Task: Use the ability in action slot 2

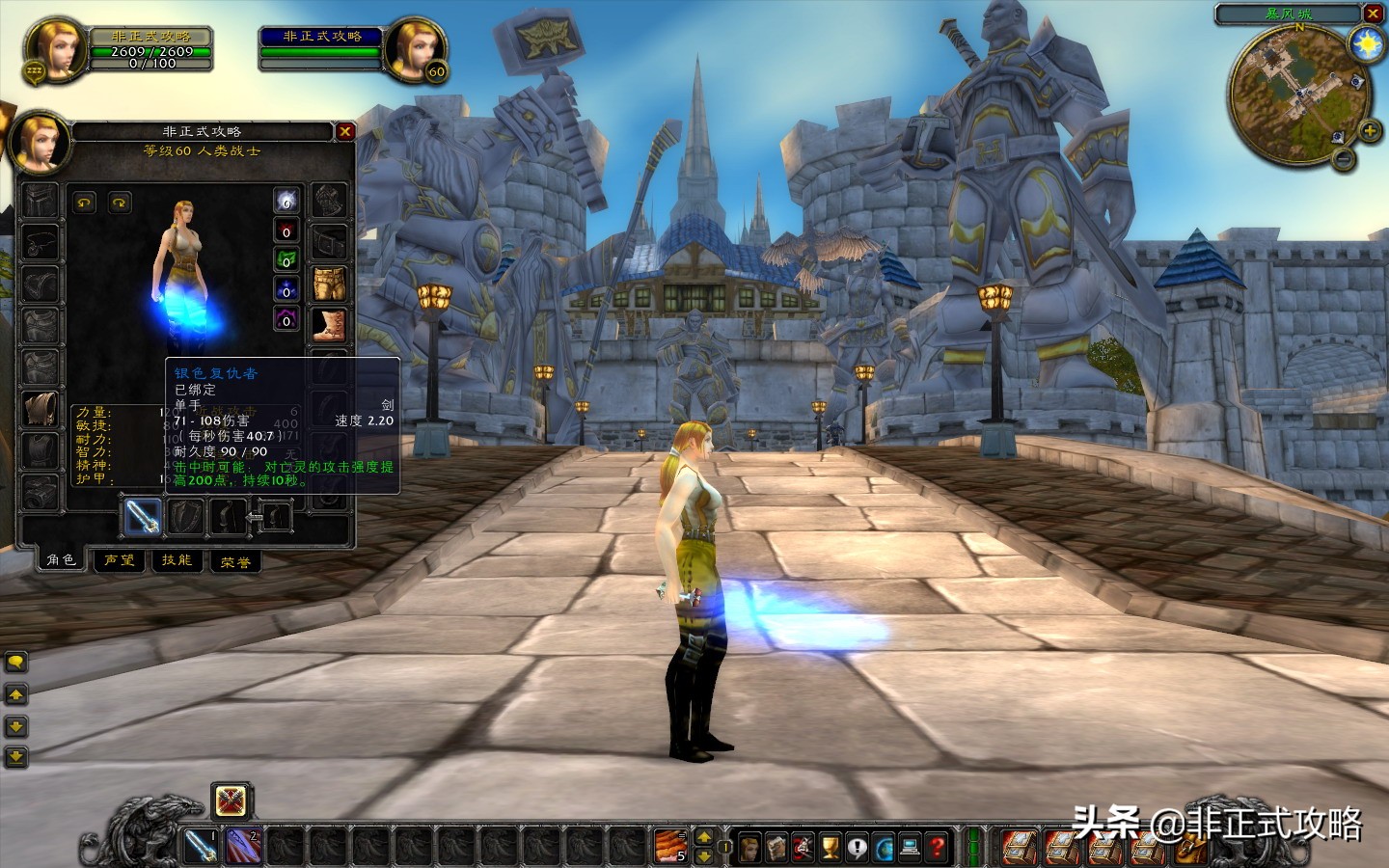Action: tap(243, 847)
